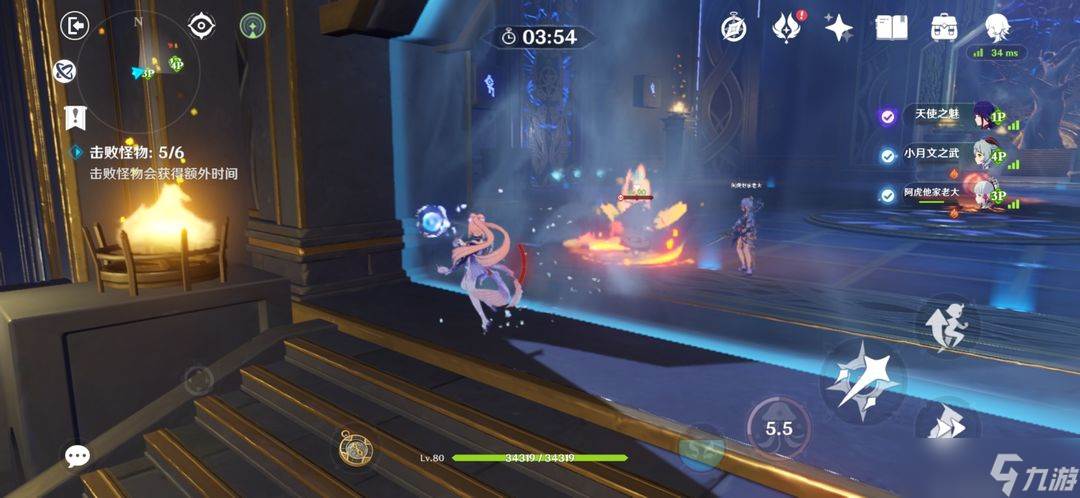Open the backpack inventory
The image size is (1080, 498).
click(x=943, y=28)
